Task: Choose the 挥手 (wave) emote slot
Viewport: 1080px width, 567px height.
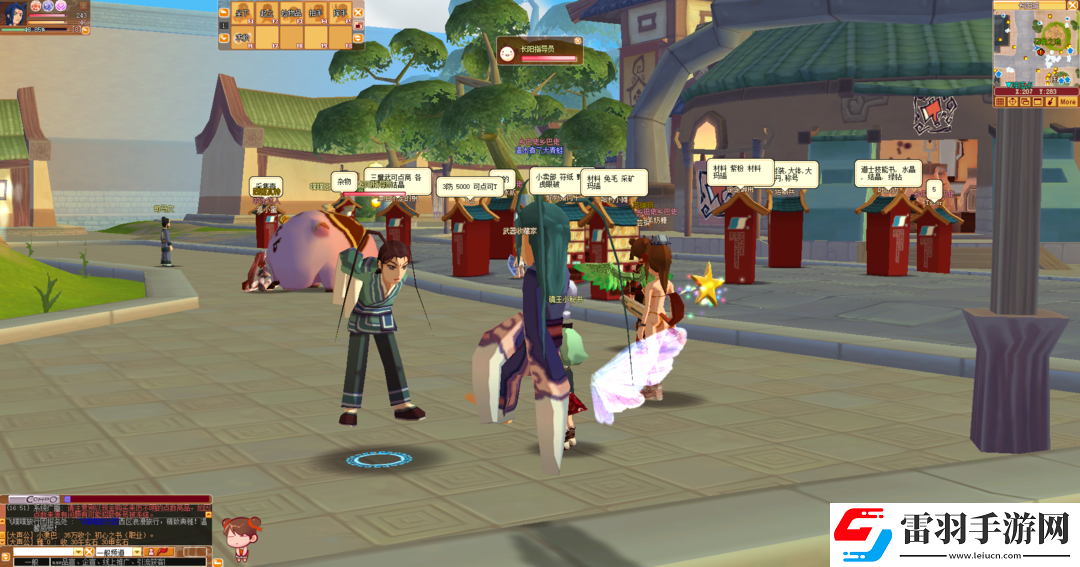Action: pos(340,13)
